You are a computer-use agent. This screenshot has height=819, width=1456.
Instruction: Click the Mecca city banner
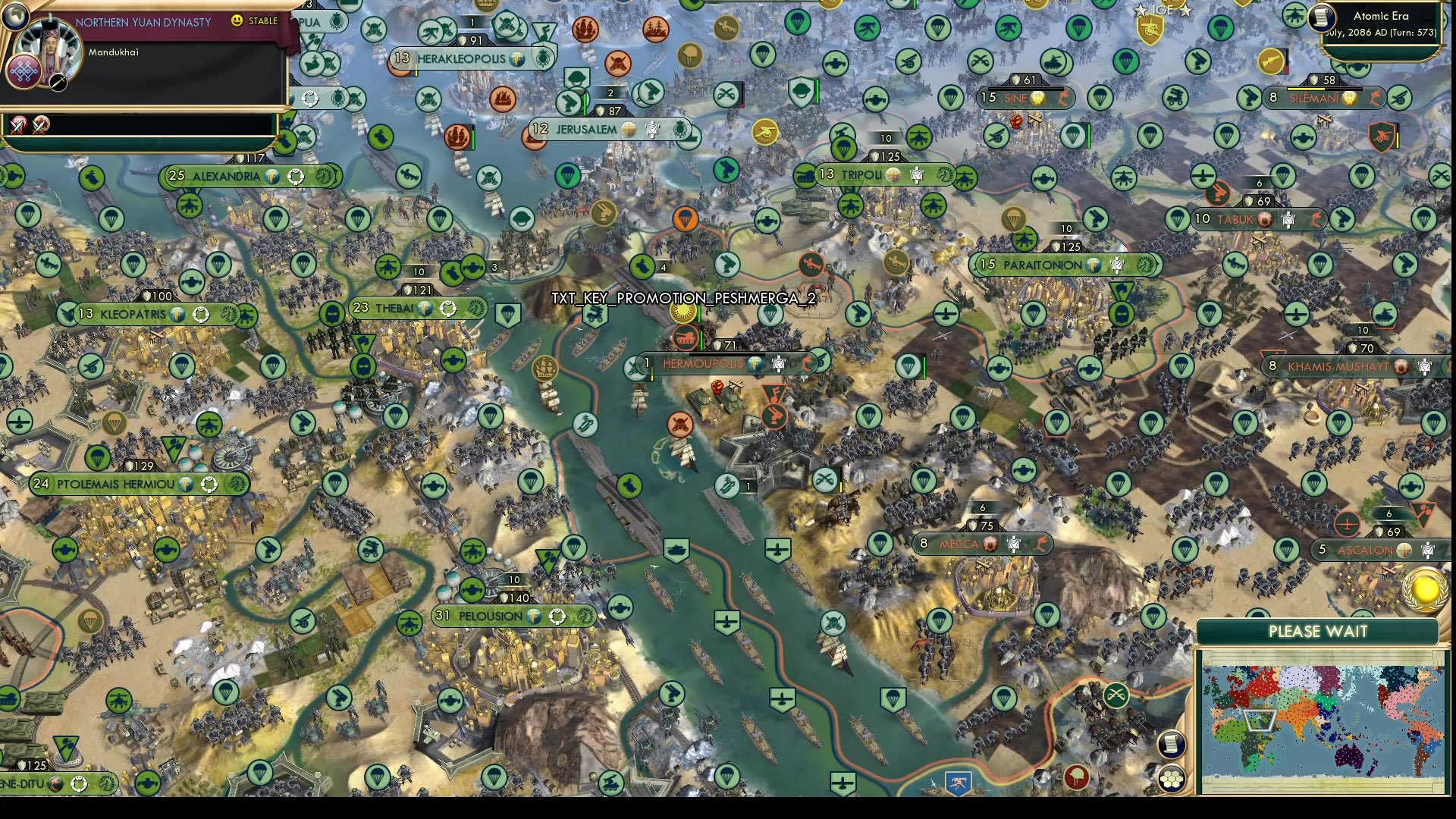coord(978,543)
